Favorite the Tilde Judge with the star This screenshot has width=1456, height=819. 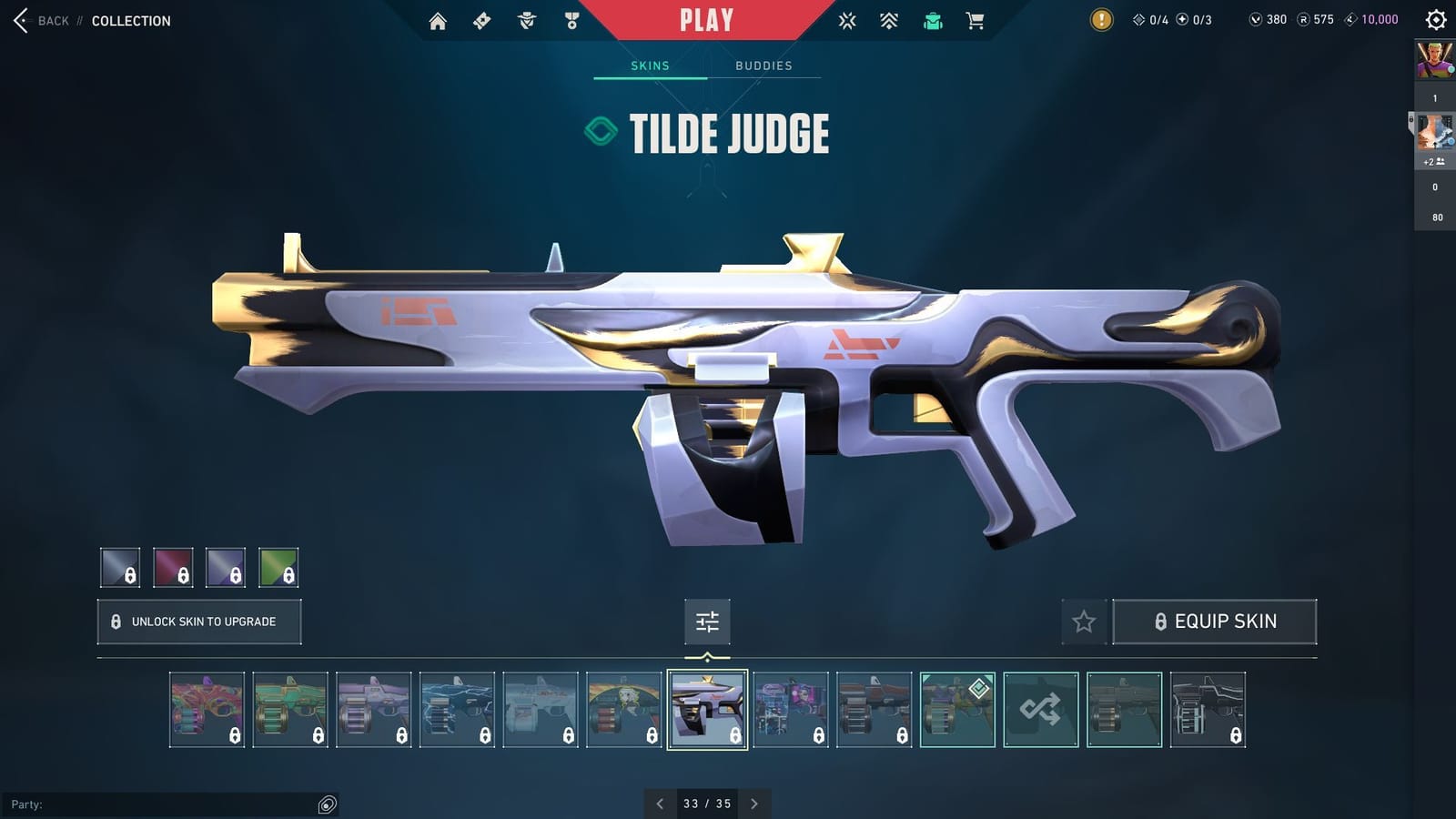pyautogui.click(x=1084, y=622)
